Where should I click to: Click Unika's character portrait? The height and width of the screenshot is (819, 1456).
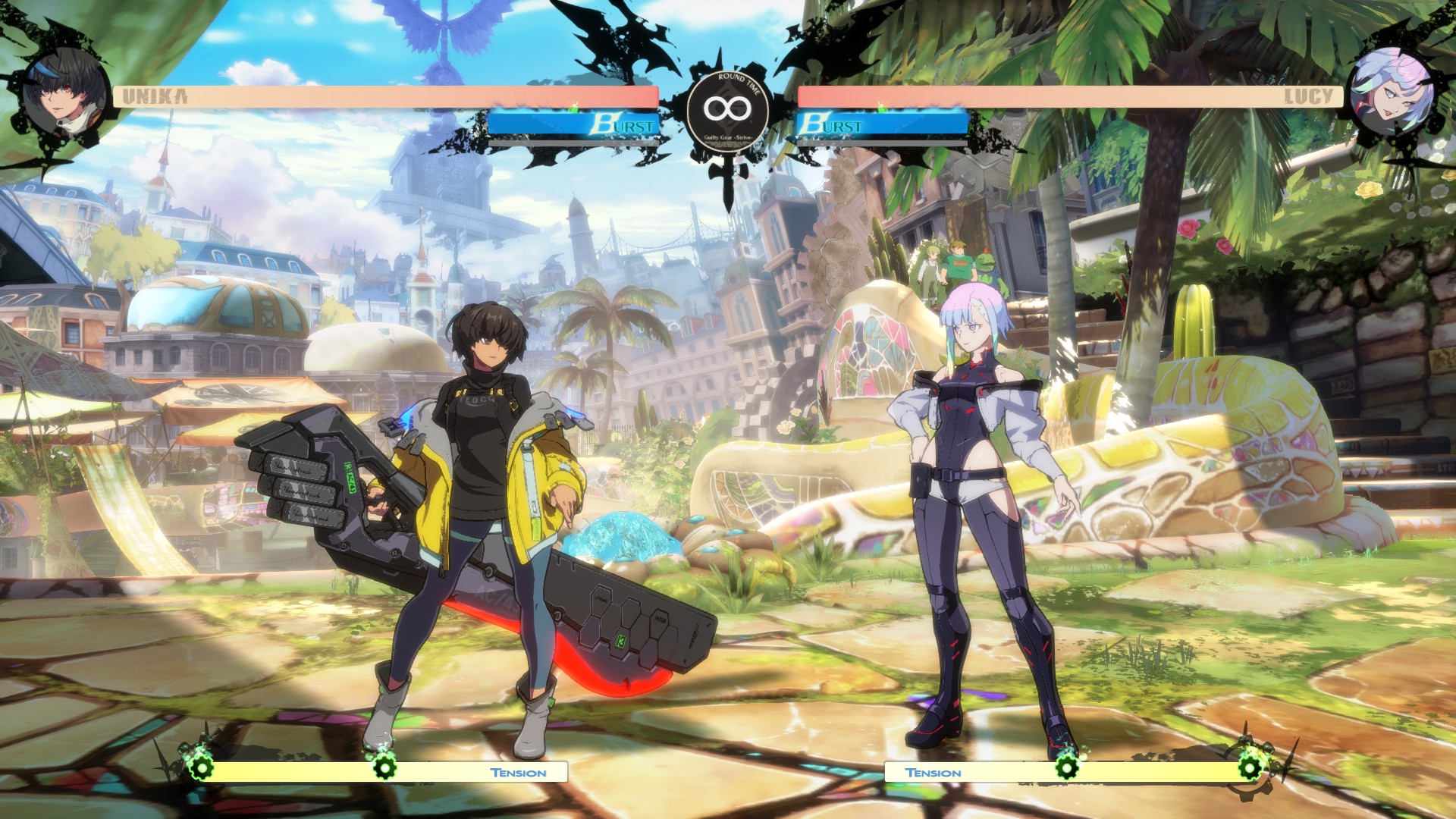point(65,93)
